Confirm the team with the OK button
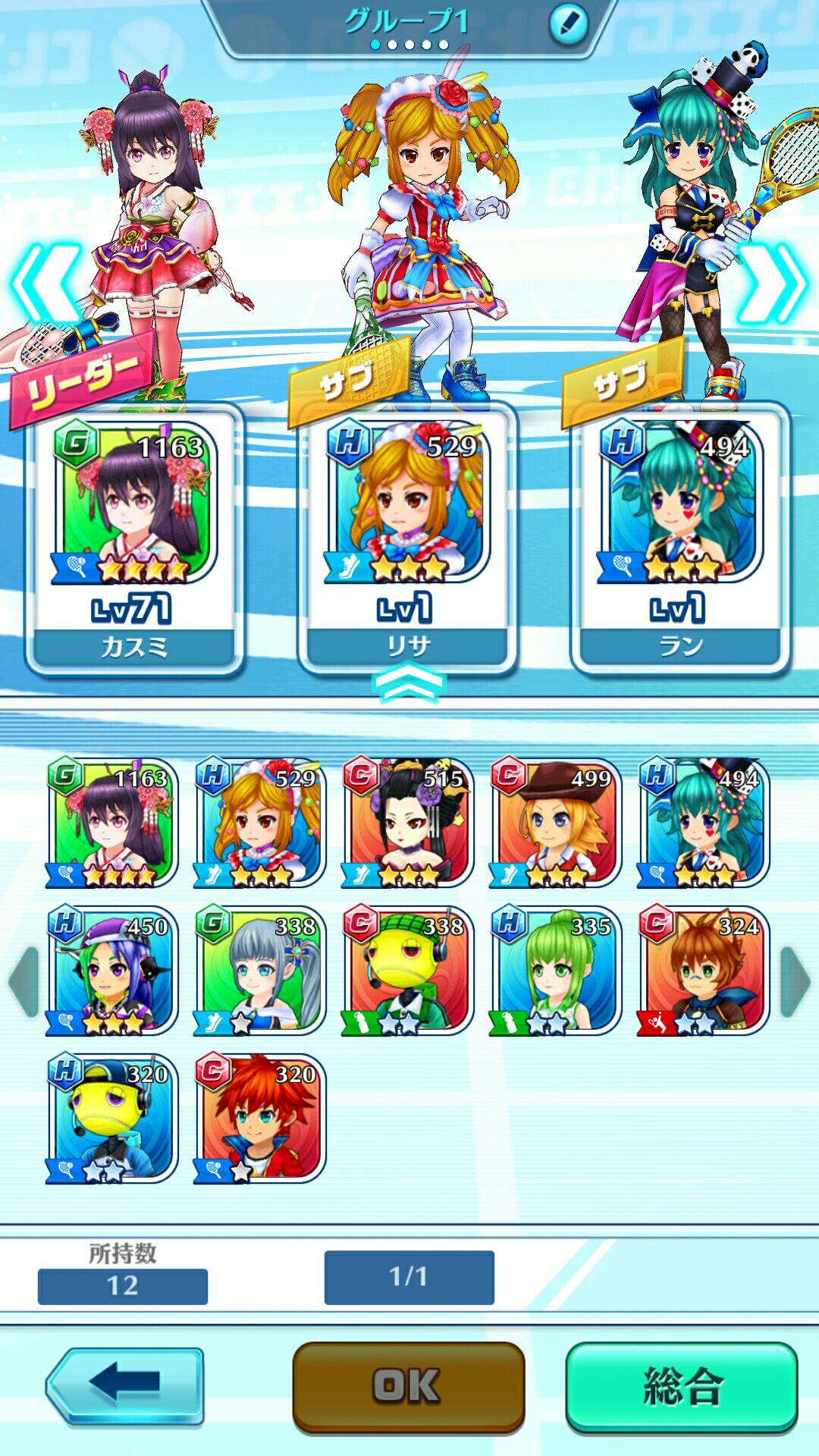 coord(408,1387)
